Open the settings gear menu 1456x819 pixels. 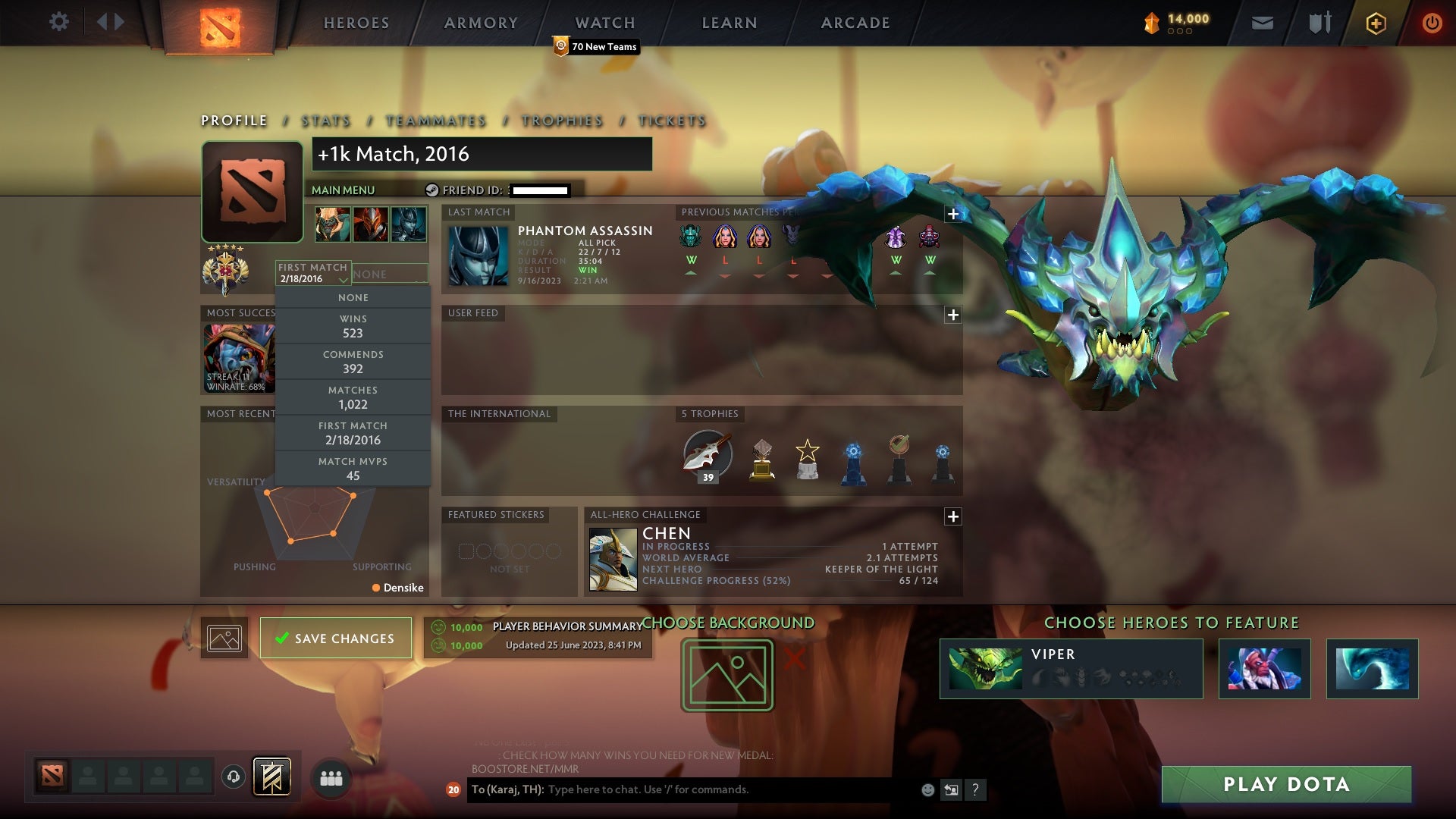[x=59, y=22]
